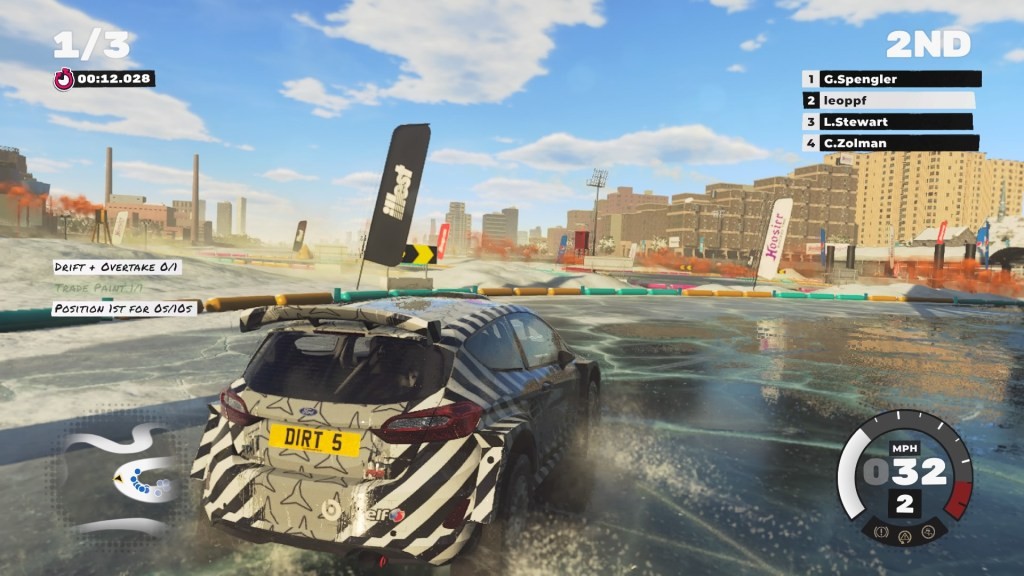Viewport: 1024px width, 576px height.
Task: Select the Position 1st objective
Action: [x=125, y=309]
